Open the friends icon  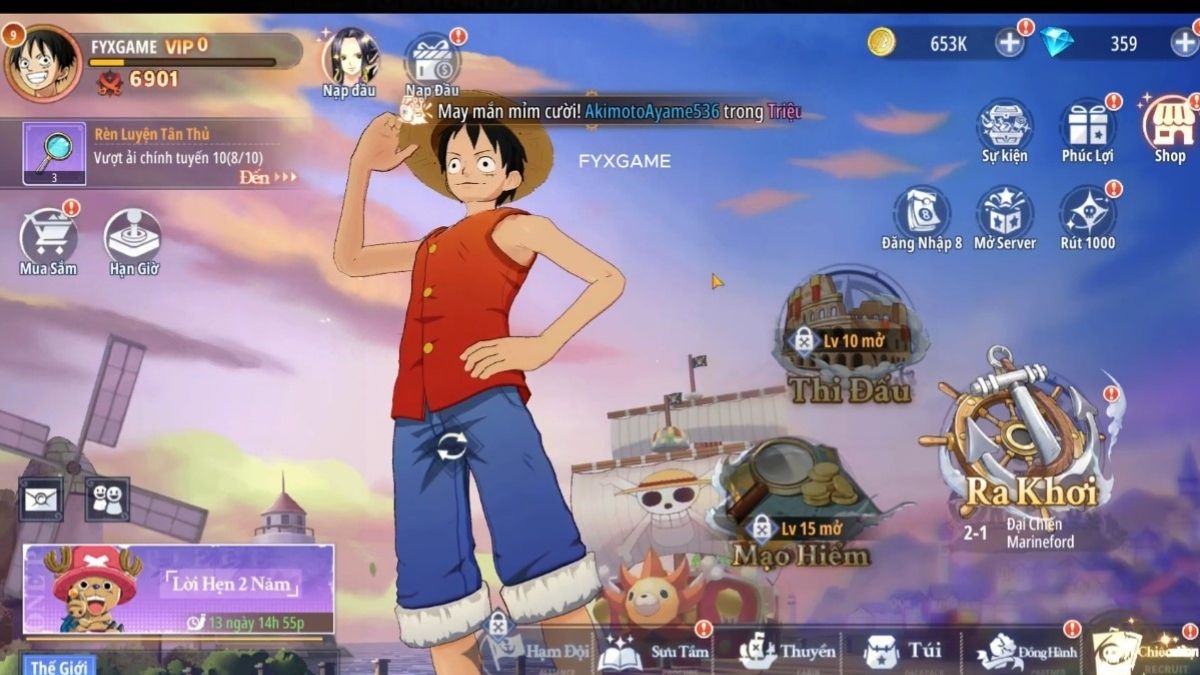tap(106, 497)
